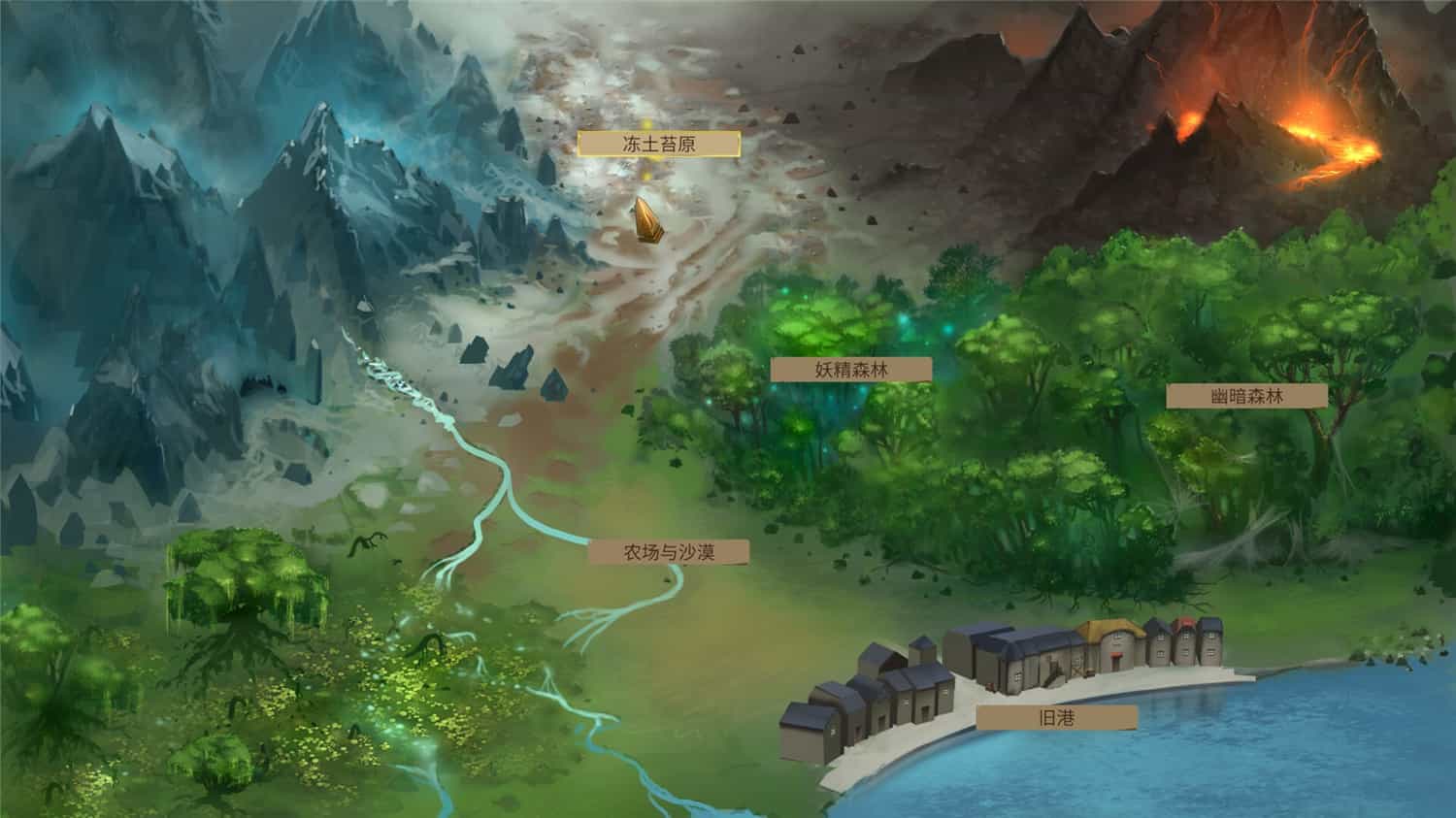Open the 冻土苔原 (Frozen Tundra) region
The image size is (1456, 818).
[x=646, y=142]
